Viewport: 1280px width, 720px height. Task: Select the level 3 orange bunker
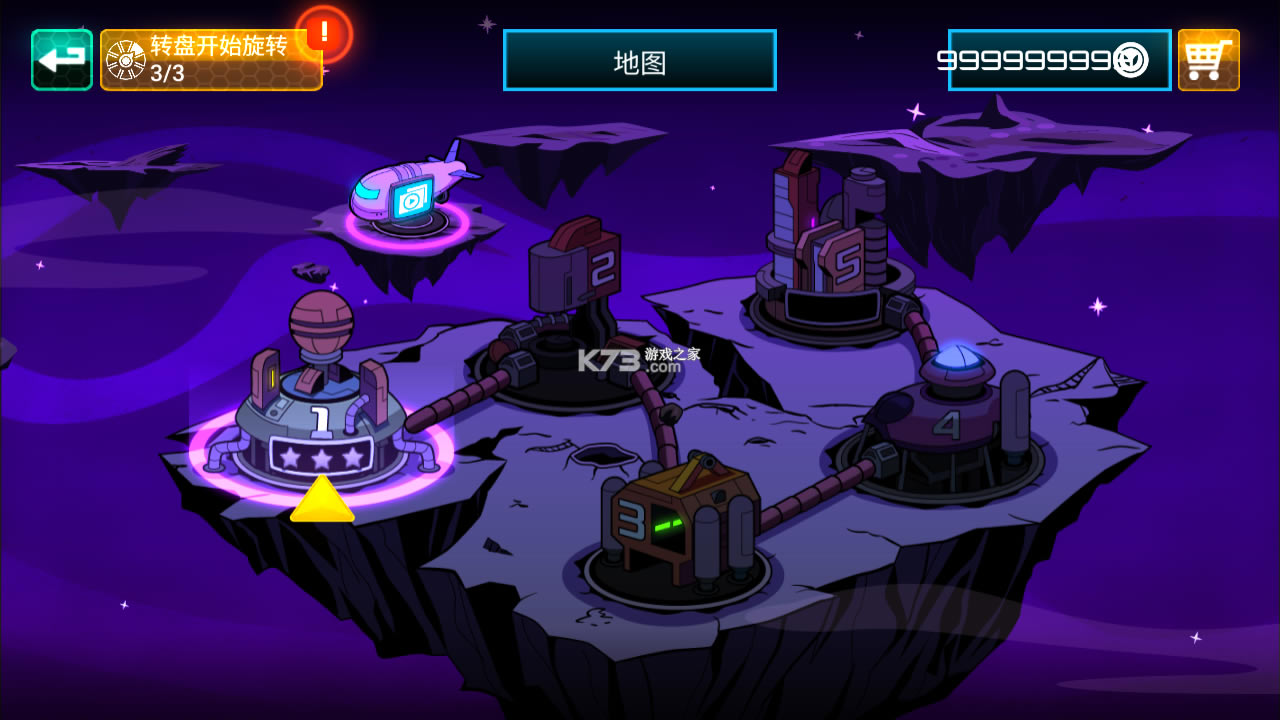(676, 525)
